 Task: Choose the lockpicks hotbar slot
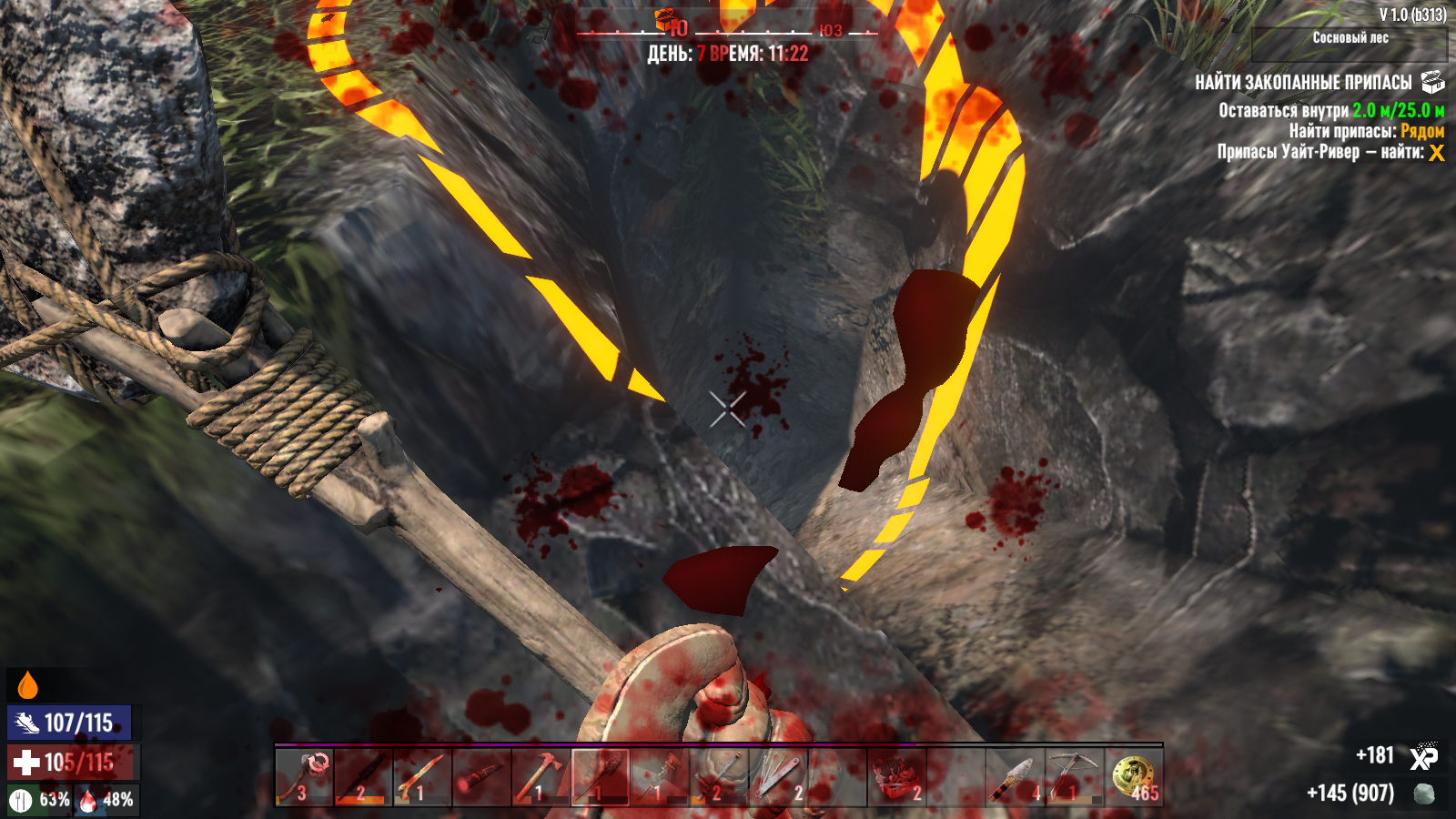(x=777, y=778)
